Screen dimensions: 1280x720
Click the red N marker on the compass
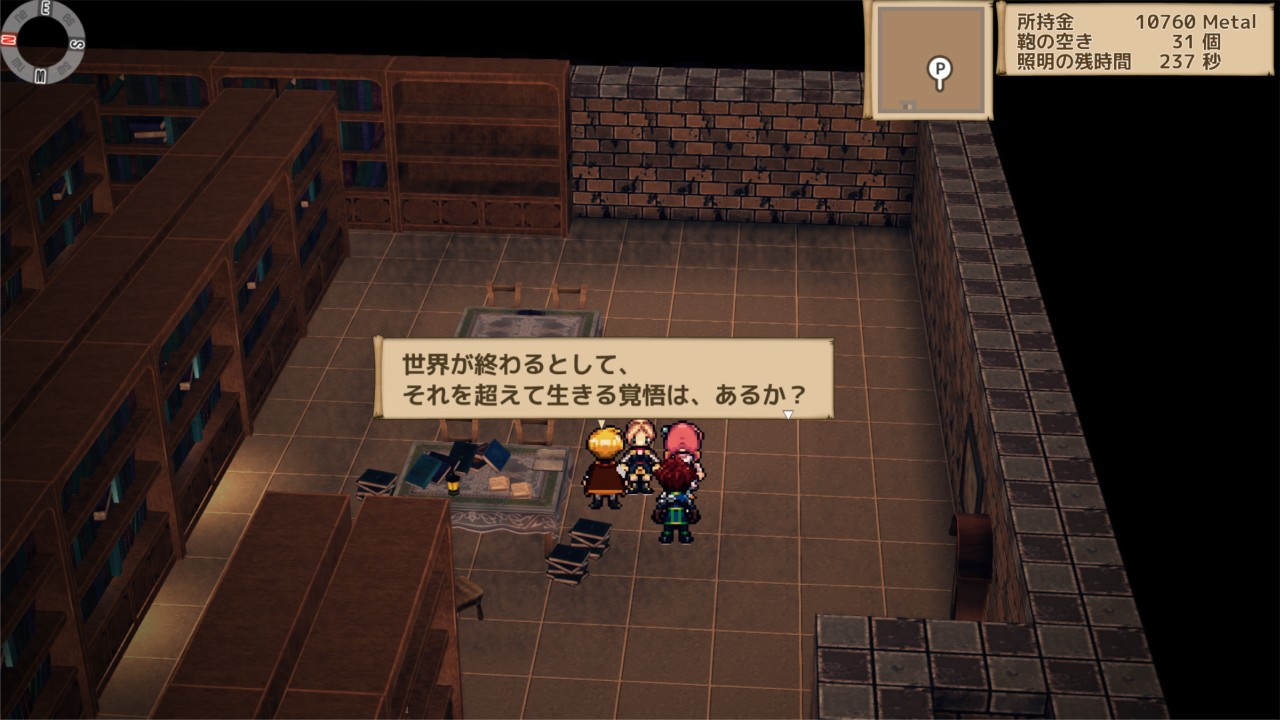click(x=8, y=40)
